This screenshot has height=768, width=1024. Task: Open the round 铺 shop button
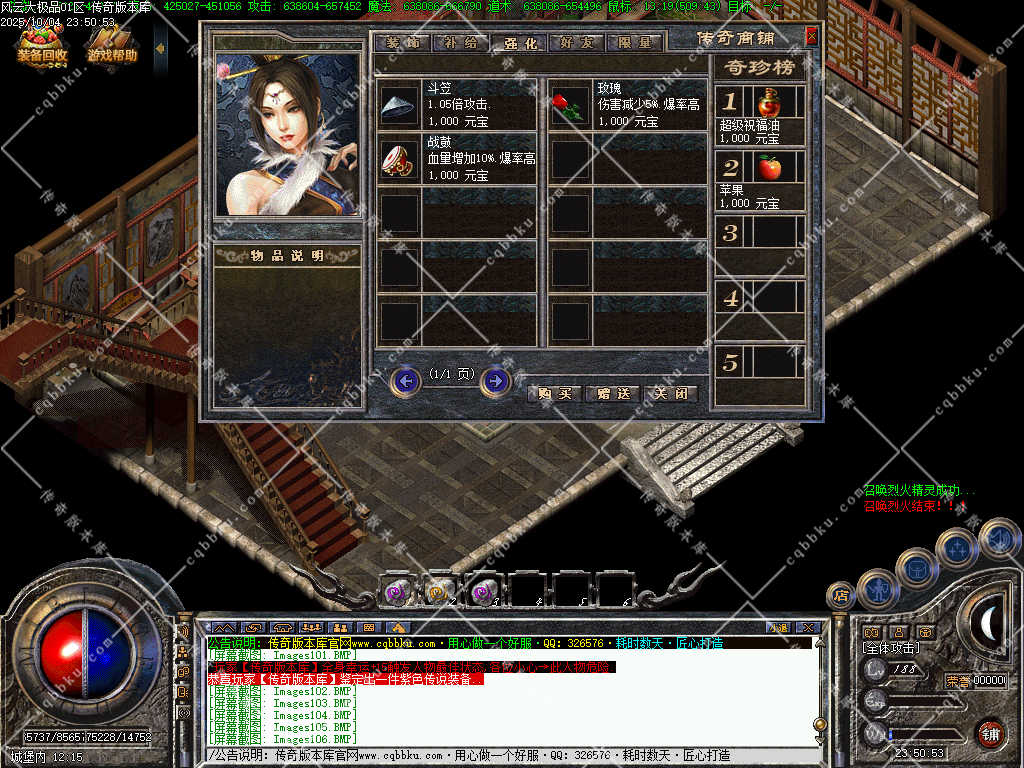pos(990,733)
